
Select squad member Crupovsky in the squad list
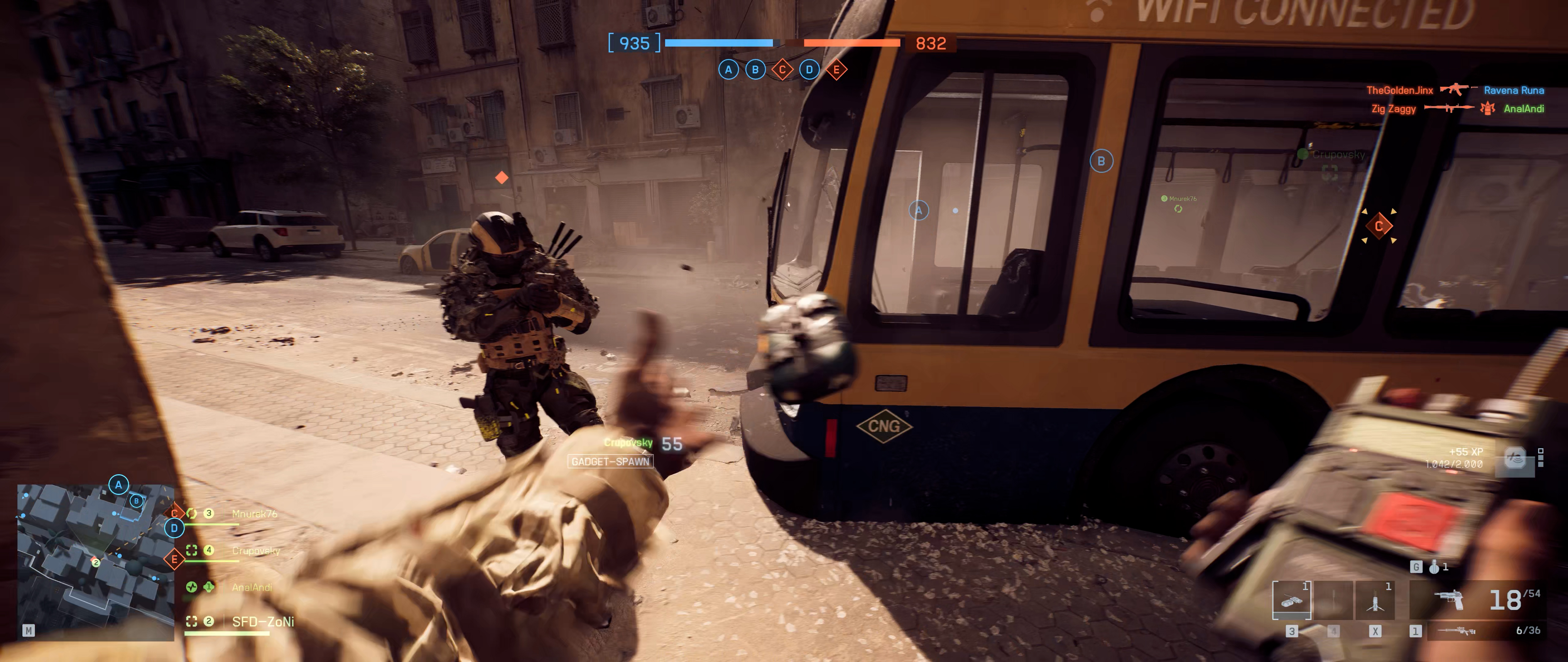coord(256,550)
